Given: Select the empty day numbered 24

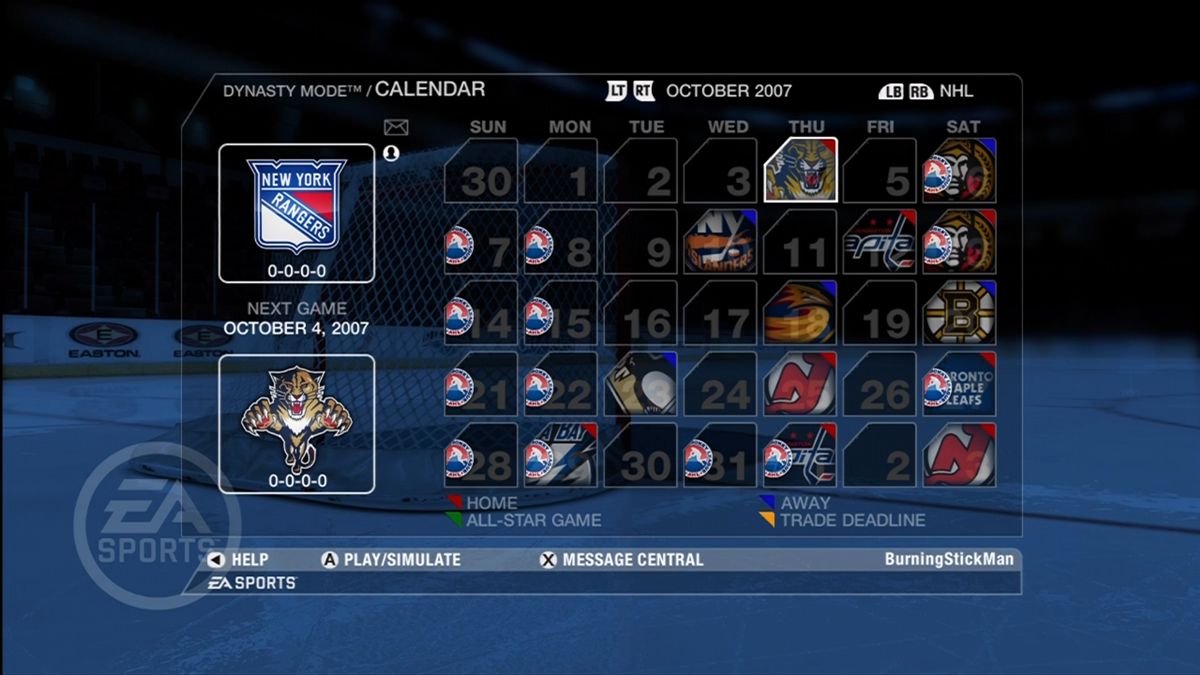Looking at the screenshot, I should [720, 384].
